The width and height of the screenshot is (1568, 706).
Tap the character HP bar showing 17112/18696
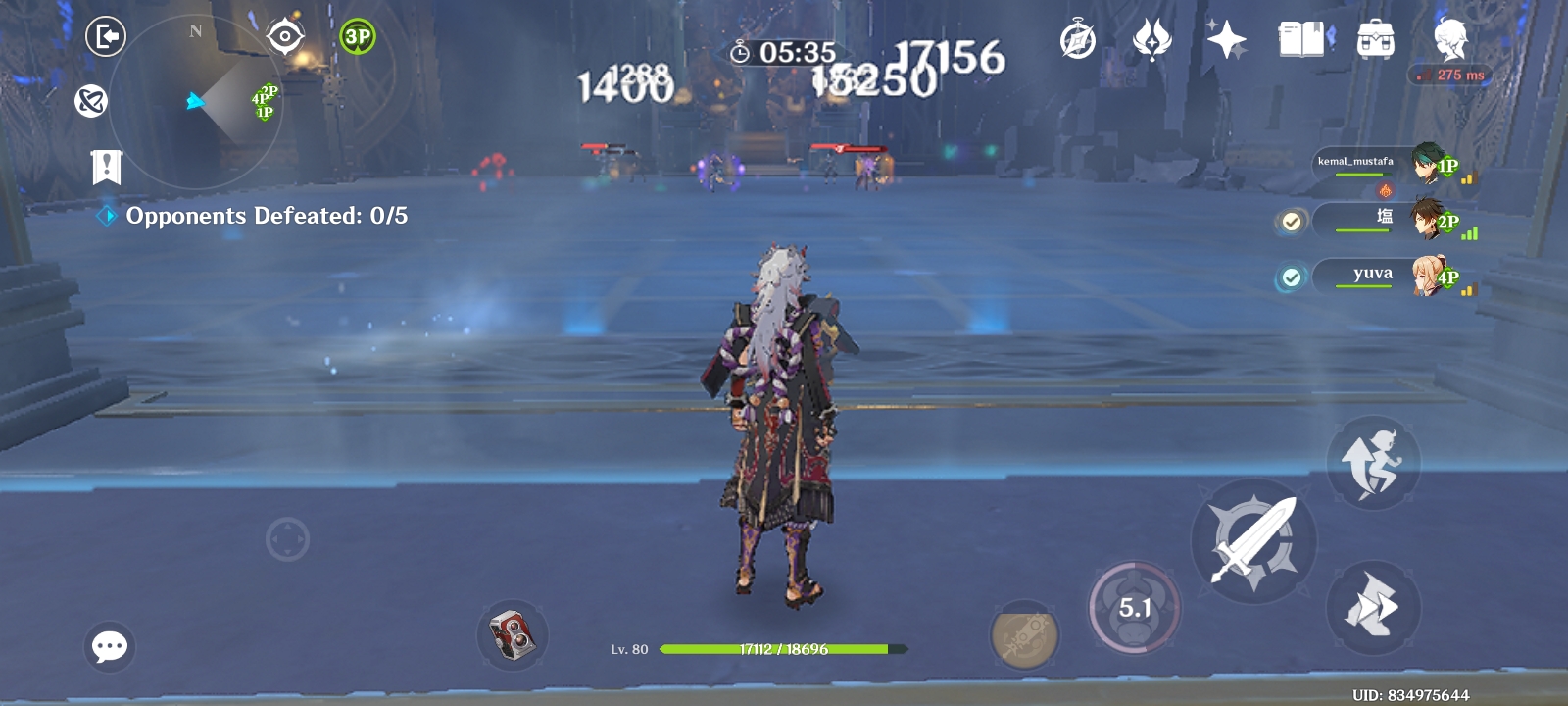tap(784, 649)
